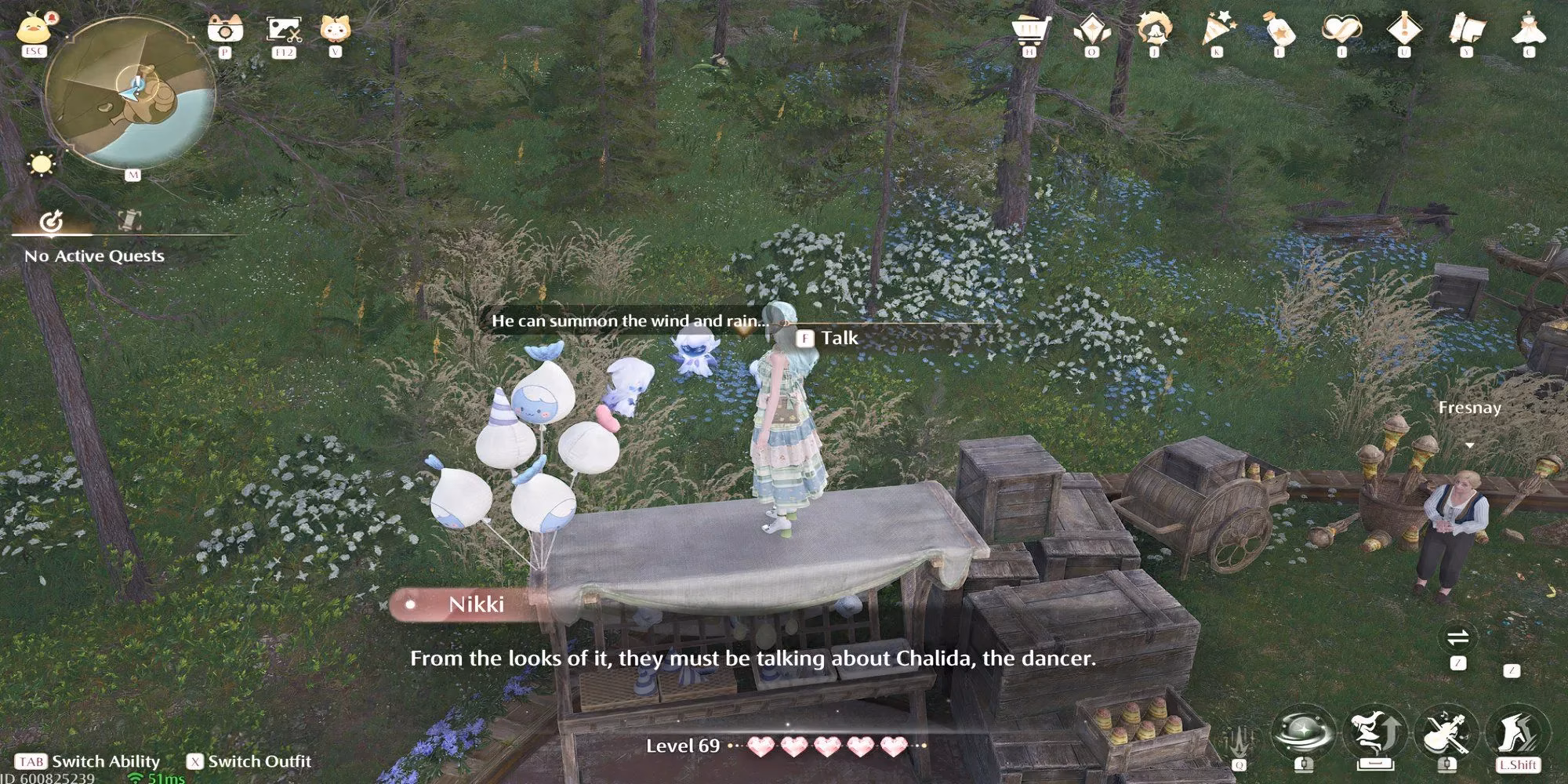Viewport: 1568px width, 784px height.
Task: Click the Talk interaction prompt
Action: click(x=829, y=339)
